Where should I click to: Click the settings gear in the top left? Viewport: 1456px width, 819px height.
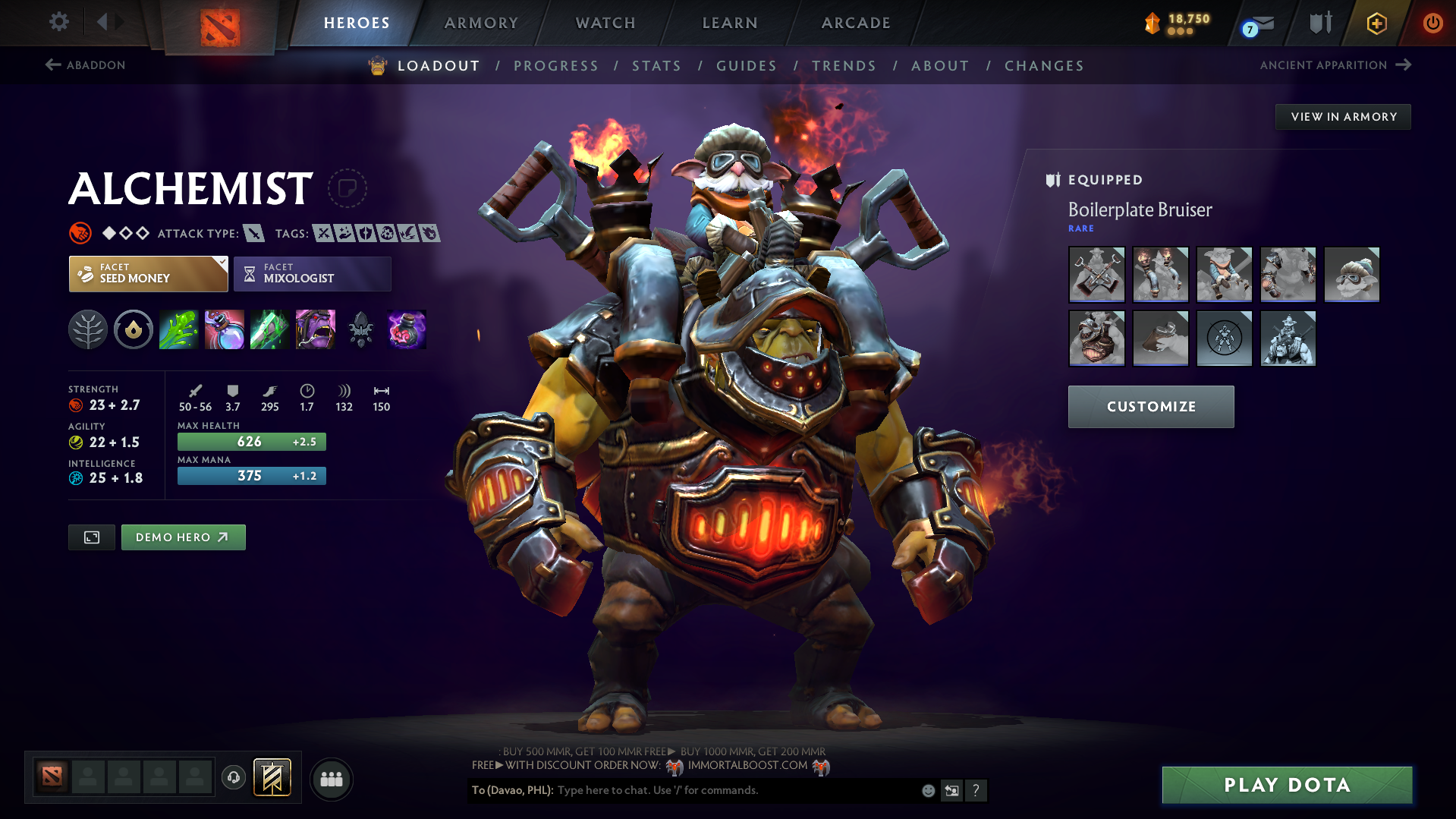click(58, 22)
